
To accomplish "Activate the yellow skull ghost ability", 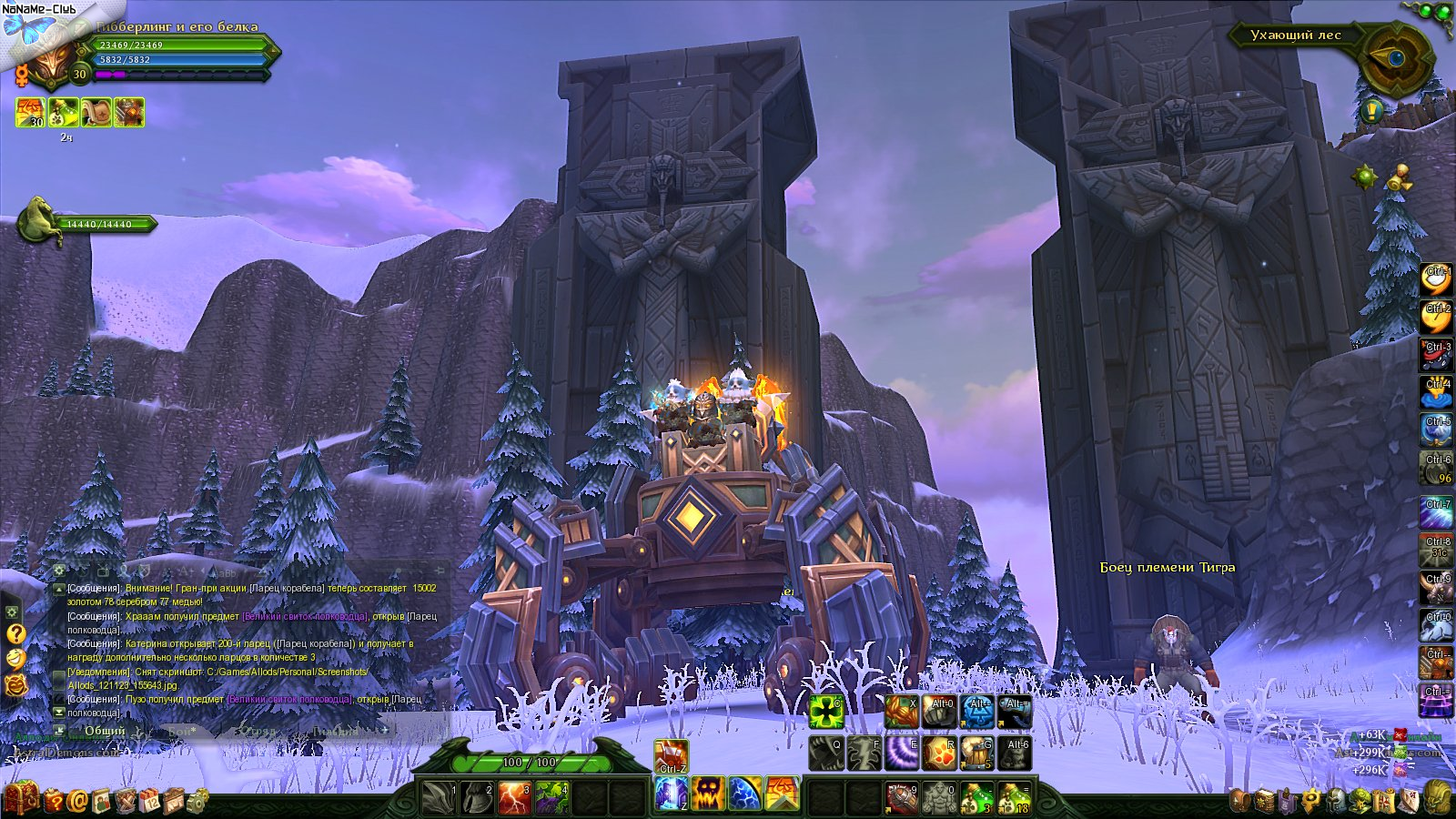I will tap(708, 794).
